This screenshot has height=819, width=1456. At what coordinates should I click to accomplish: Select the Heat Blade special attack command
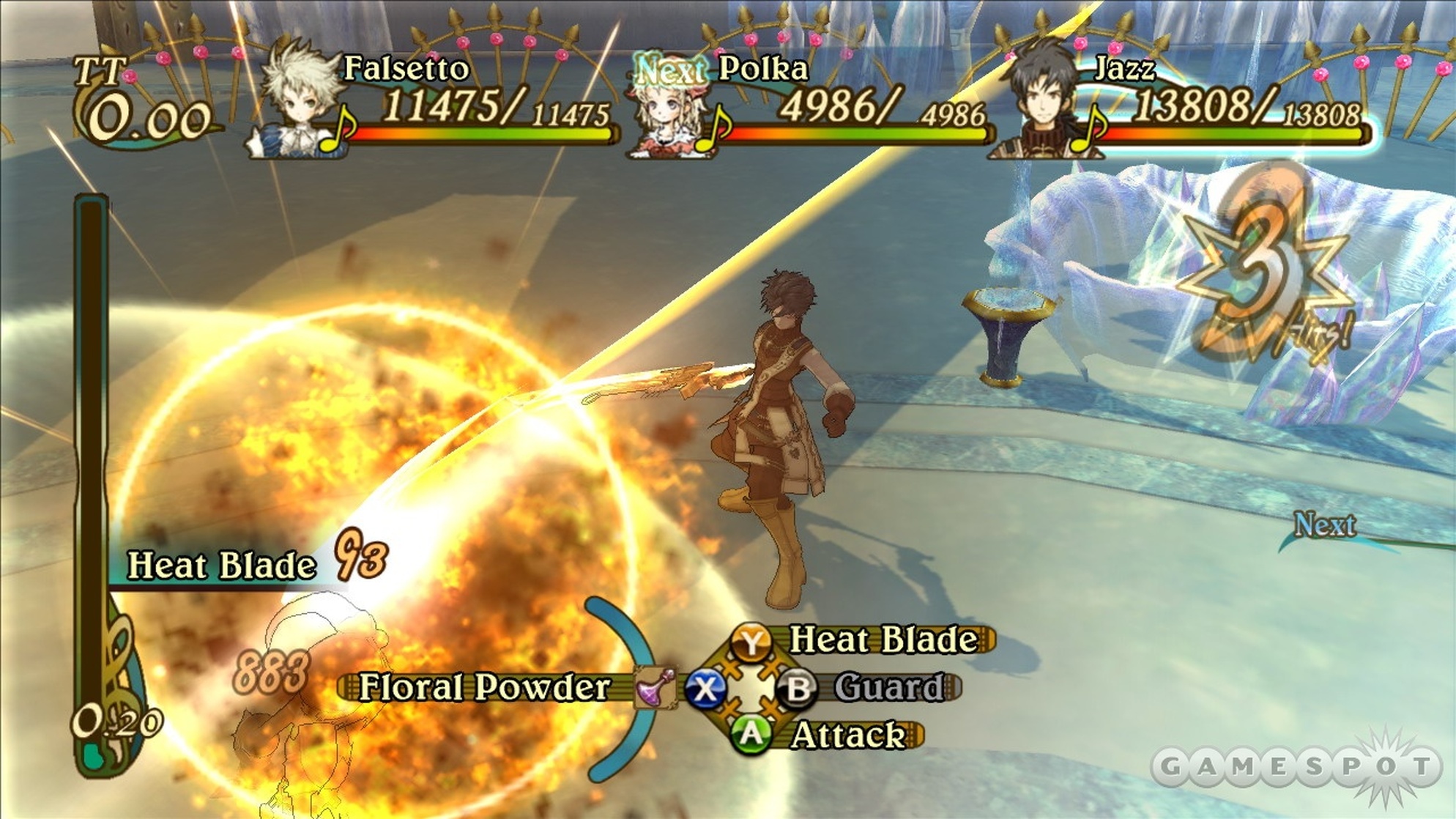883,640
